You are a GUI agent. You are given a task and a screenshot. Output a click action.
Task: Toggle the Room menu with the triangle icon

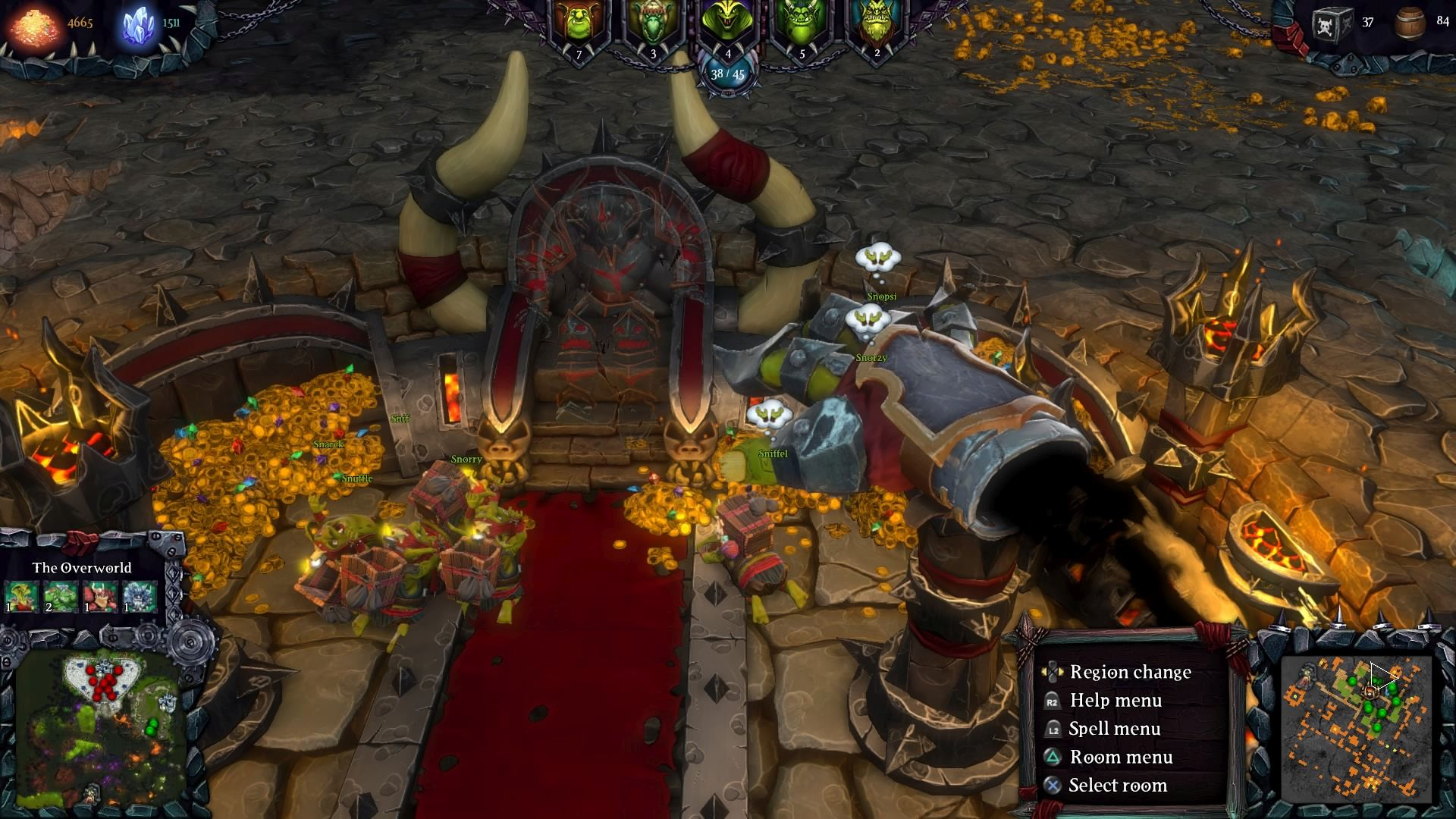[x=1053, y=757]
